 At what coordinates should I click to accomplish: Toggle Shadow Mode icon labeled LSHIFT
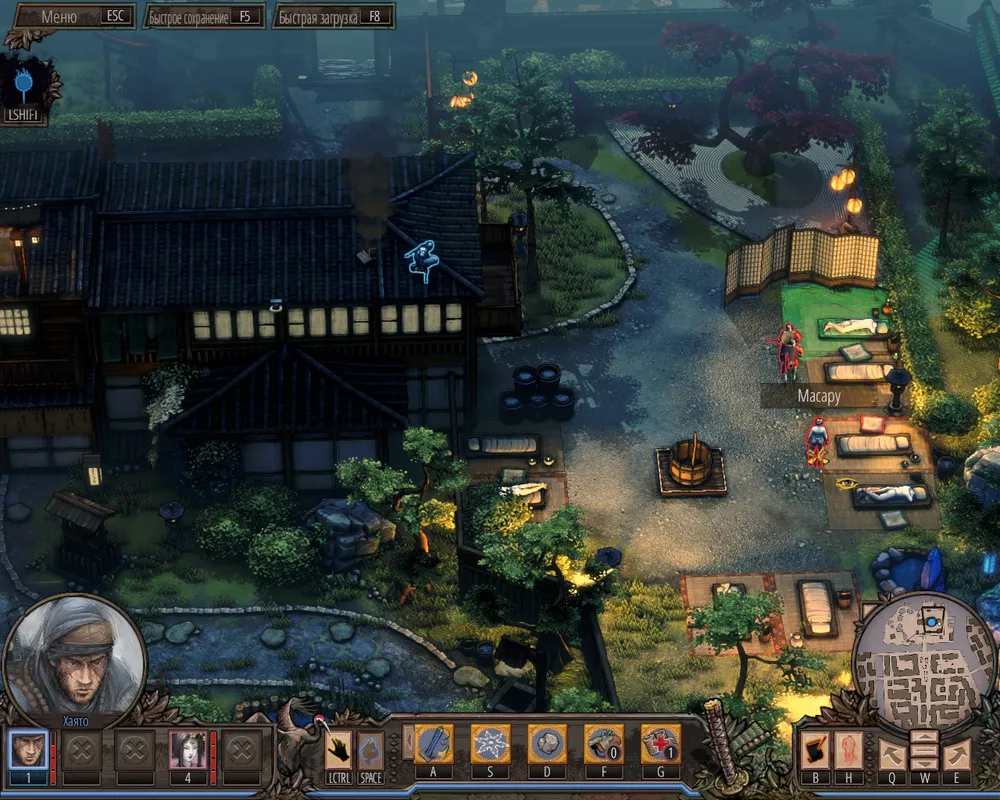tap(24, 82)
